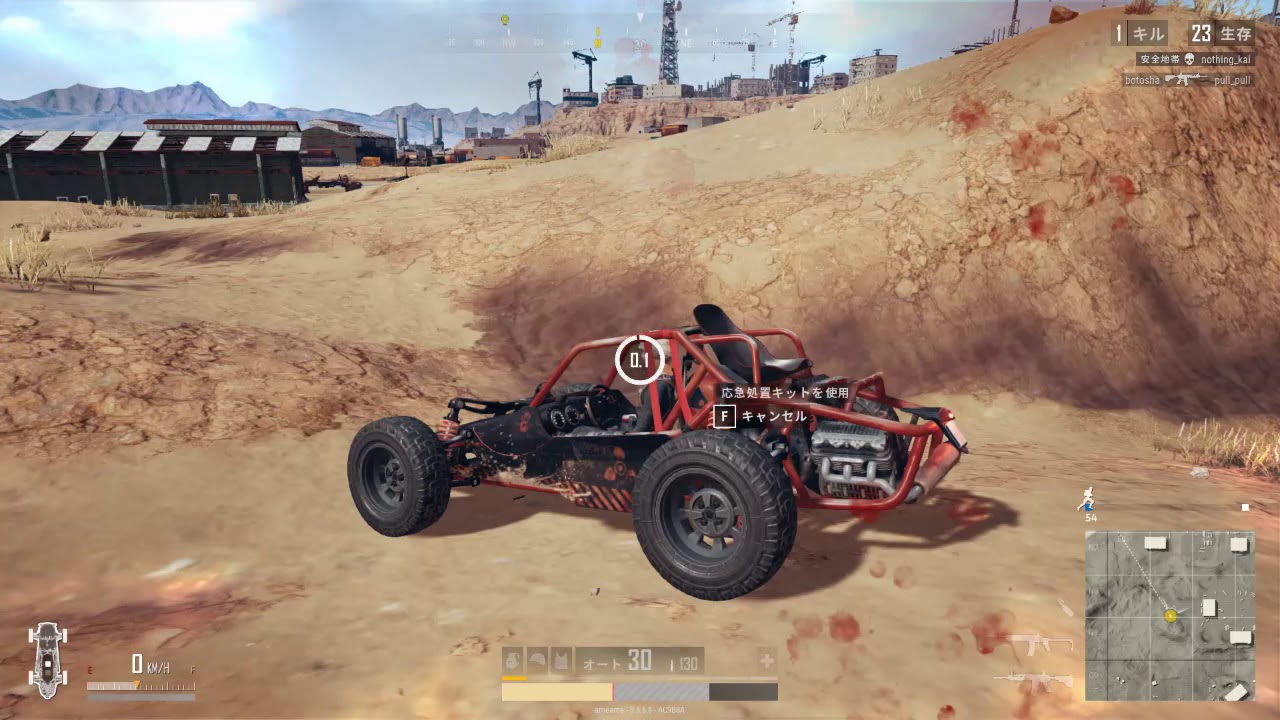Click the 1 キル kill counter
The height and width of the screenshot is (720, 1280).
coord(1140,33)
